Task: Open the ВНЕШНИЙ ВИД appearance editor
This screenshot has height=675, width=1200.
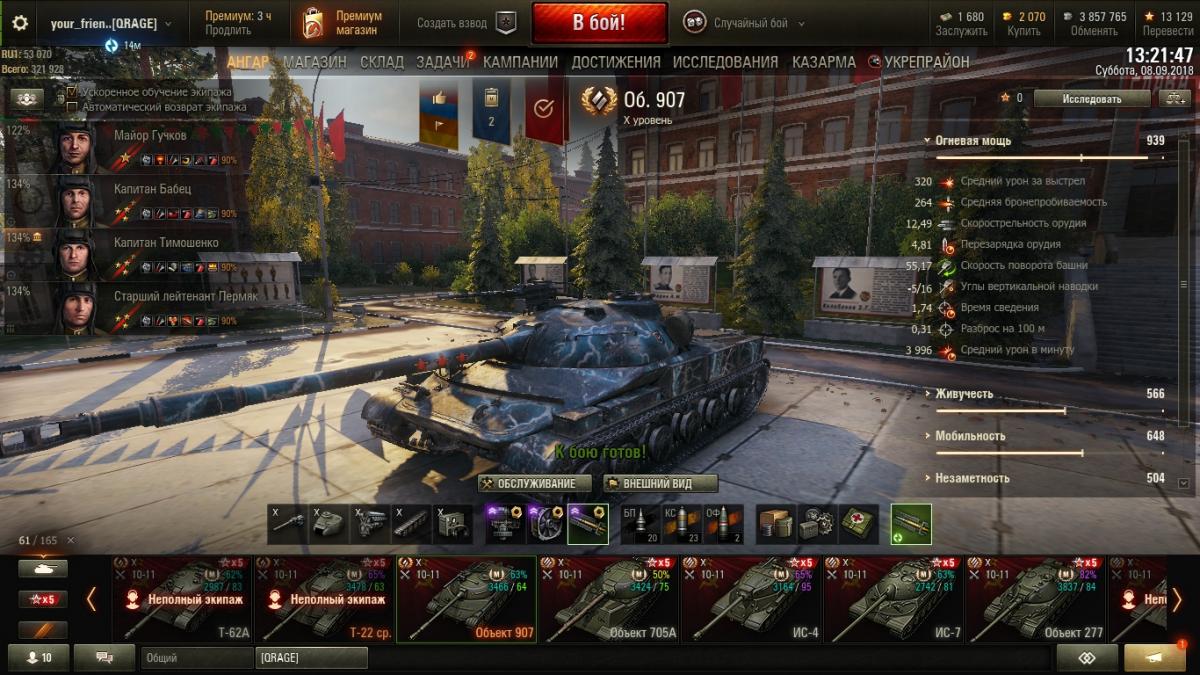Action: [x=660, y=484]
